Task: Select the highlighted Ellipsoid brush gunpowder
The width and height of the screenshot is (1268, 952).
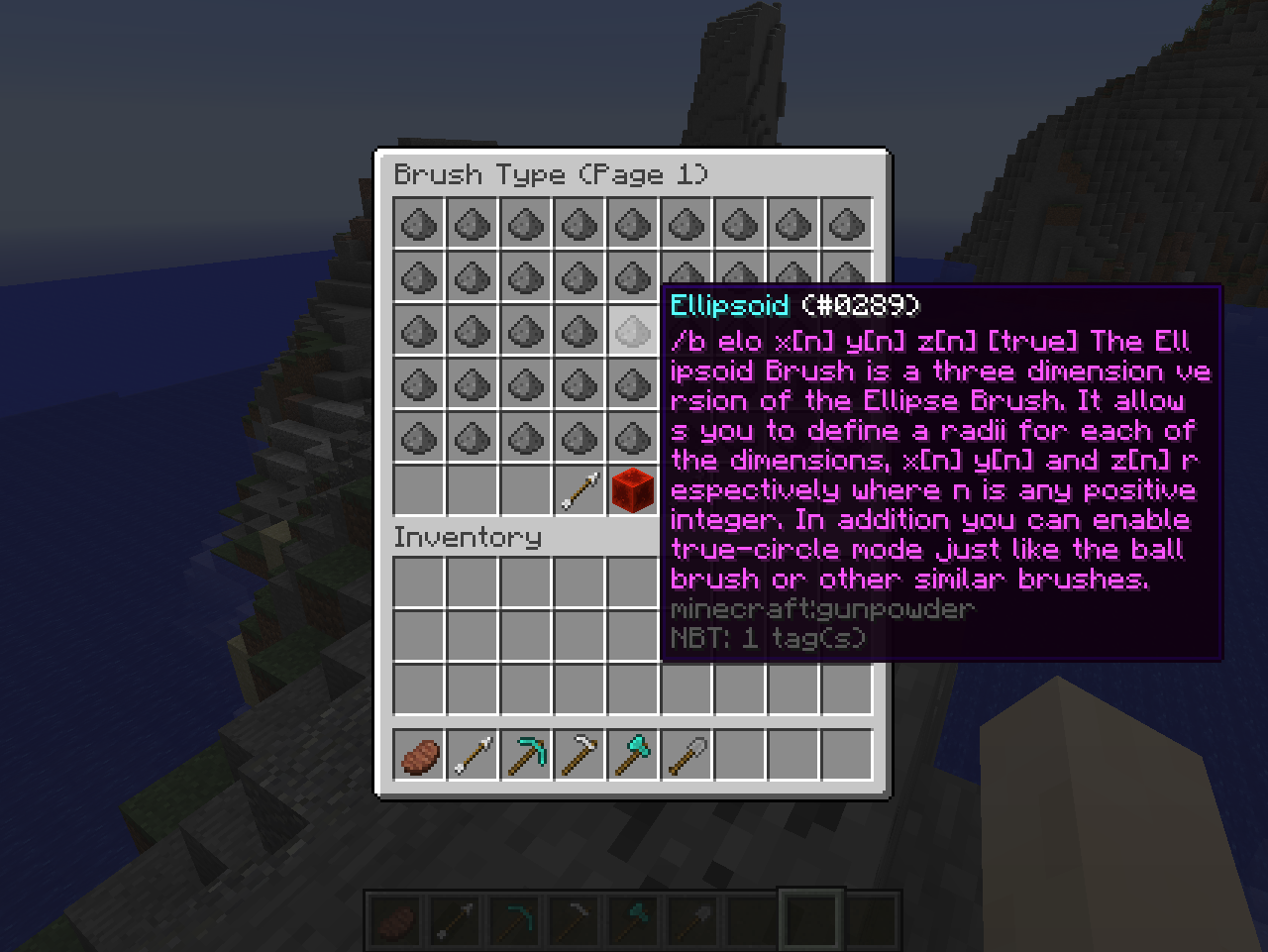Action: (633, 332)
